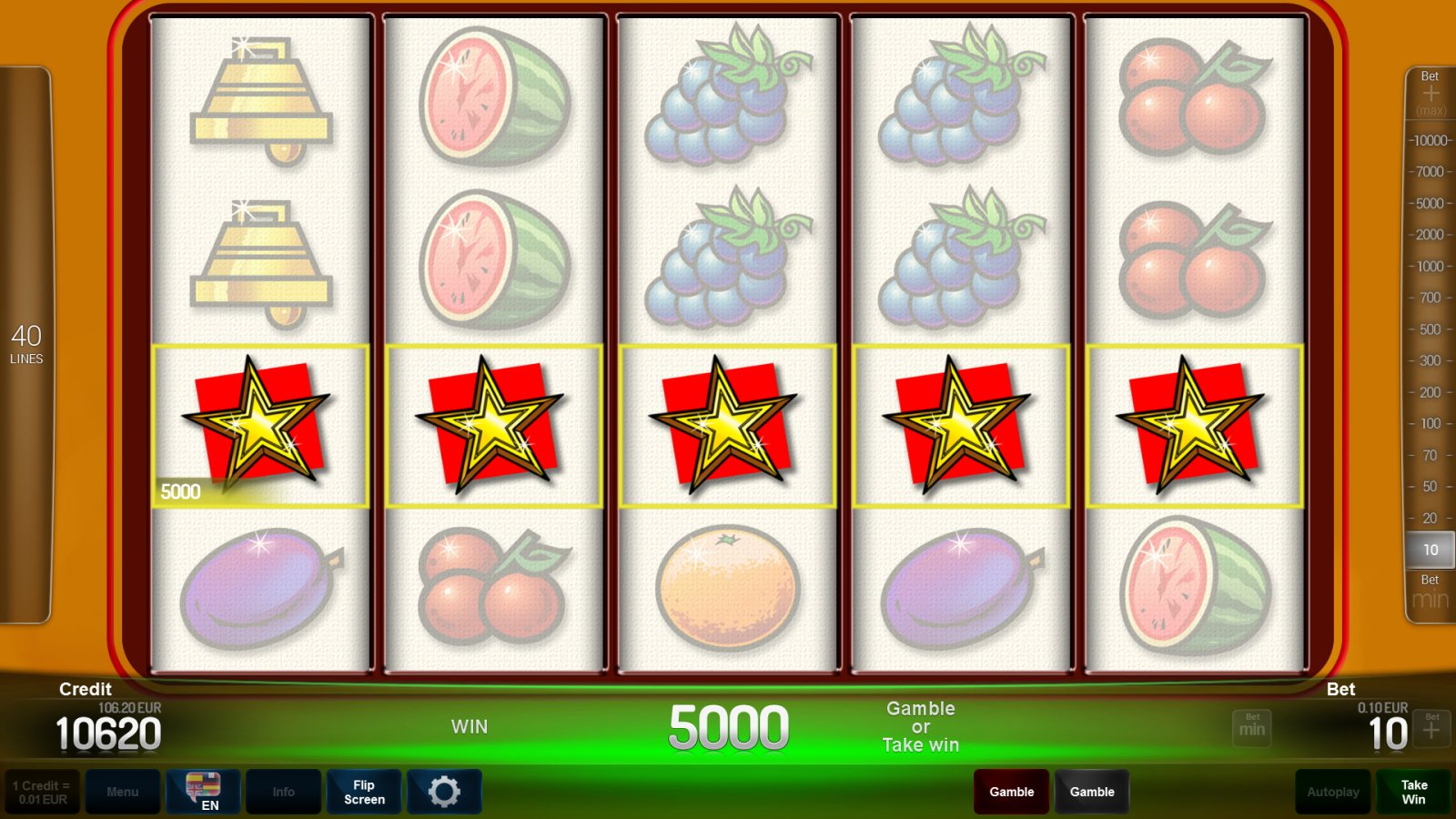Choose the red Gamble button
The width and height of the screenshot is (1456, 819).
[x=1011, y=792]
